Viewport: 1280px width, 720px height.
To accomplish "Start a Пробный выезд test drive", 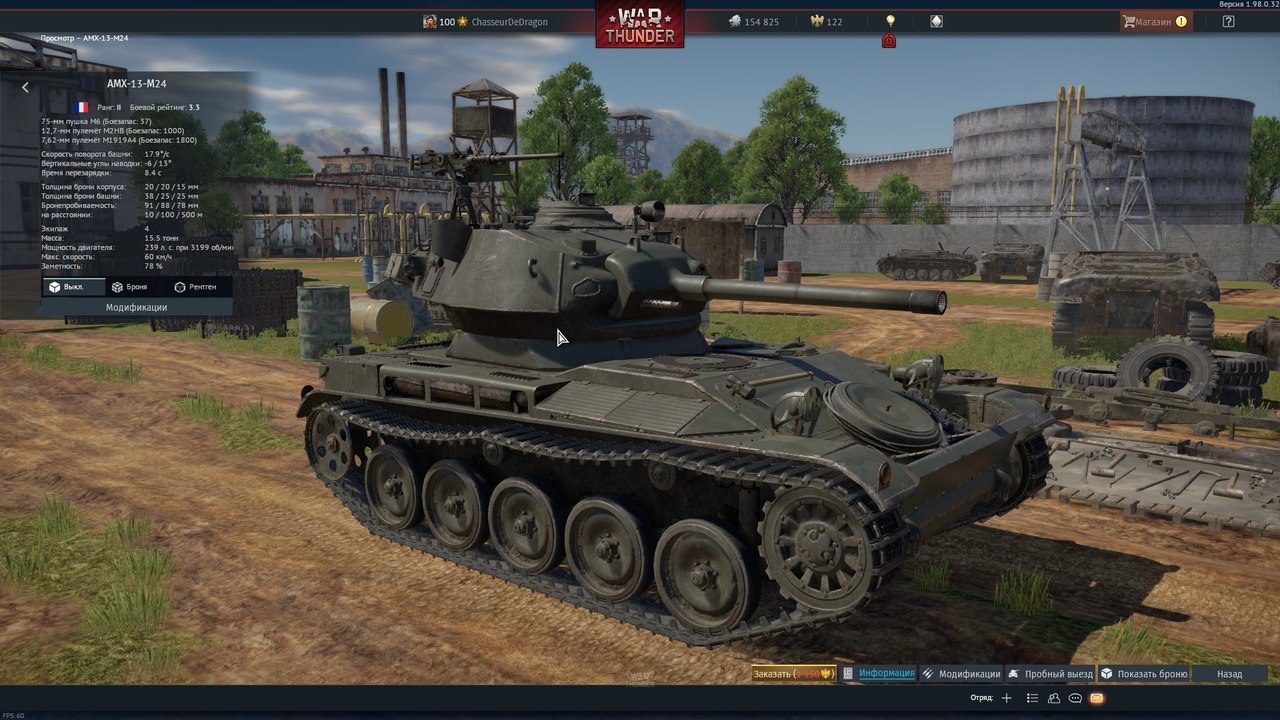I will tap(1050, 674).
